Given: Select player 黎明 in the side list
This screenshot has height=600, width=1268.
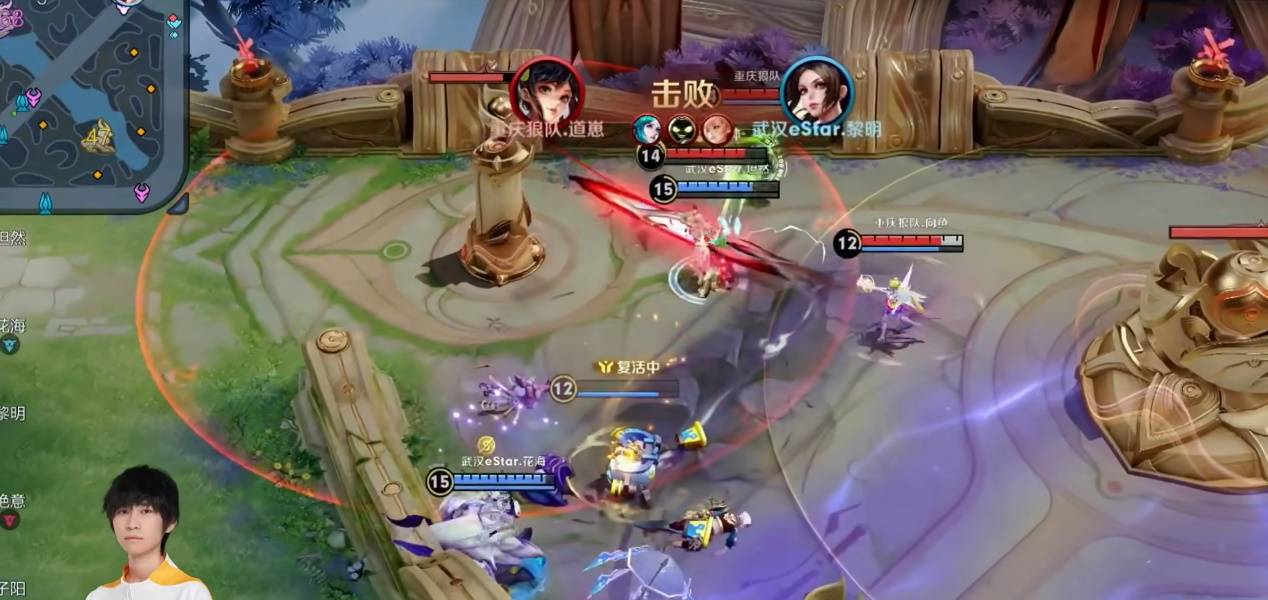Looking at the screenshot, I should tap(12, 413).
